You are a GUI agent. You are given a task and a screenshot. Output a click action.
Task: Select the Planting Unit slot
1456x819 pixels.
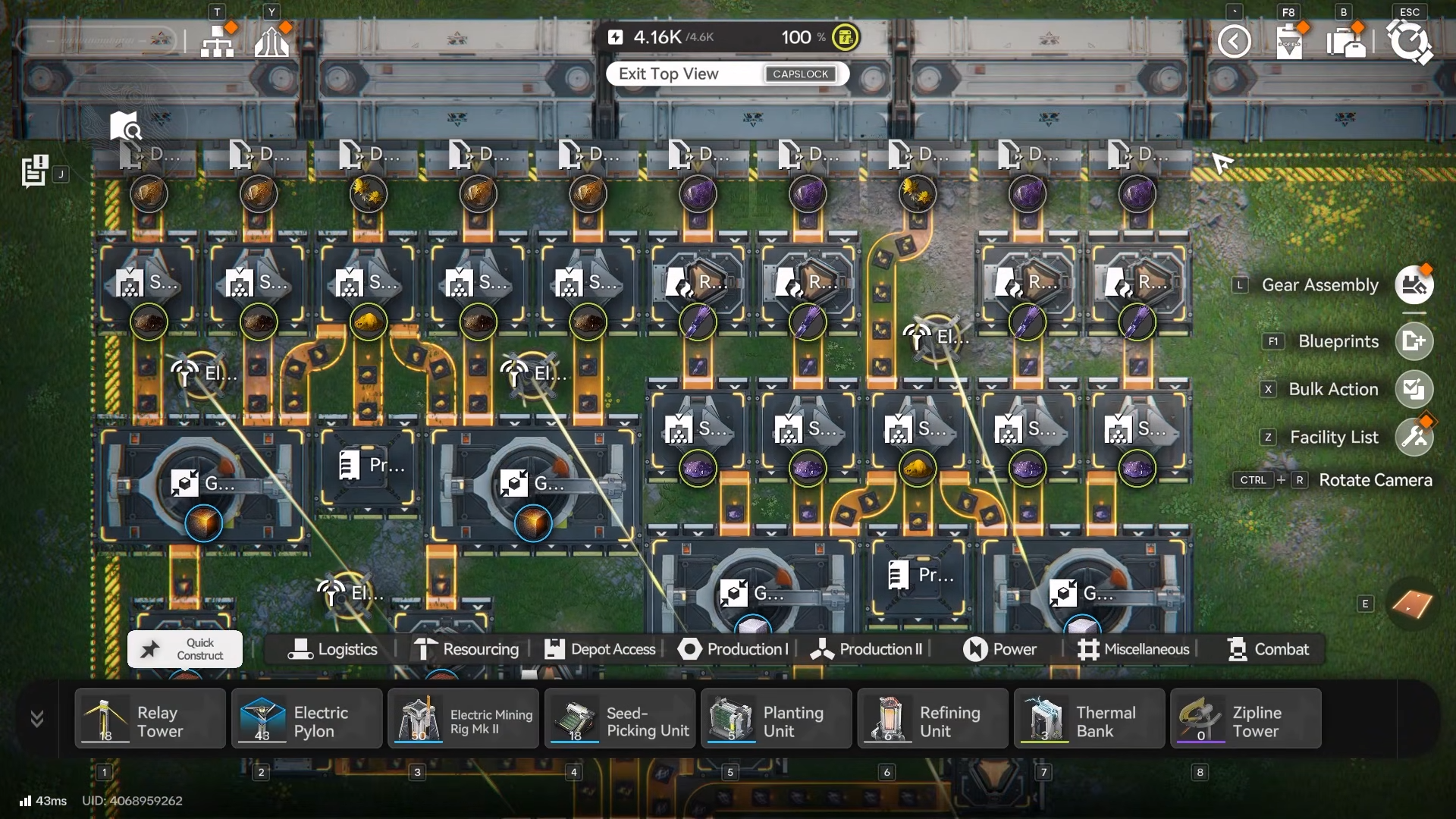tap(777, 719)
